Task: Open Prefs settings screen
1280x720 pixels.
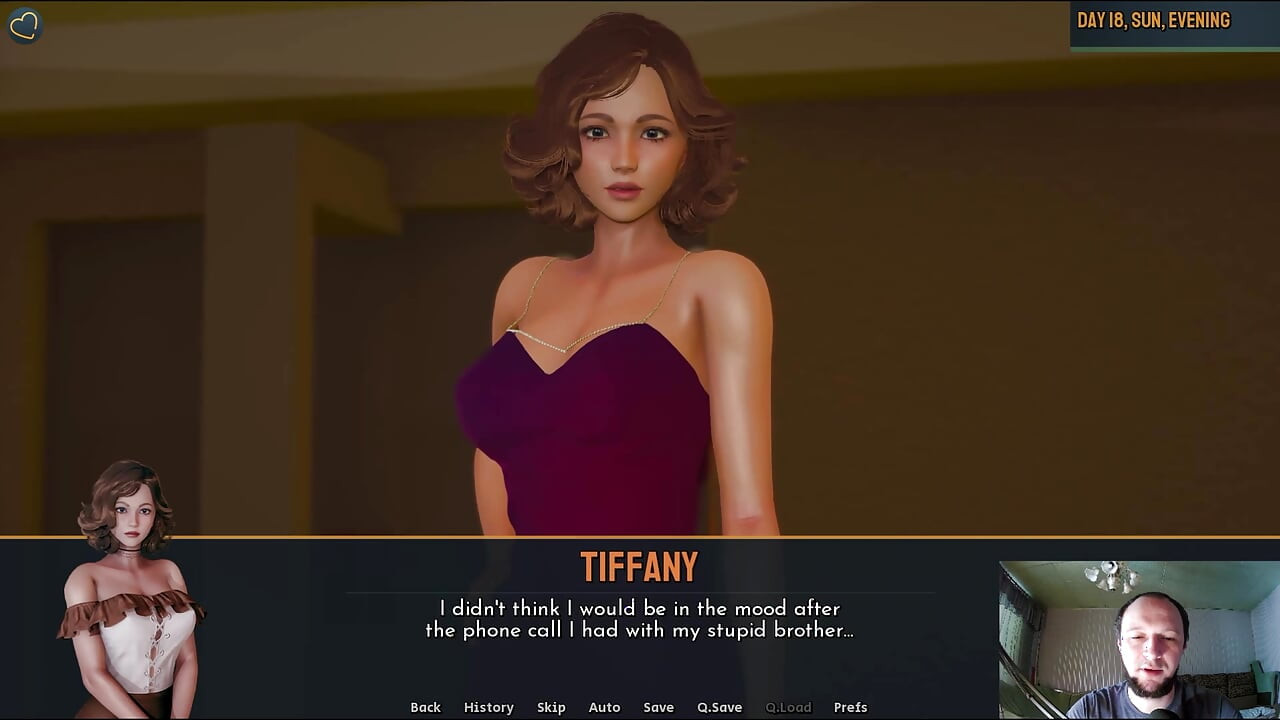Action: coord(850,707)
